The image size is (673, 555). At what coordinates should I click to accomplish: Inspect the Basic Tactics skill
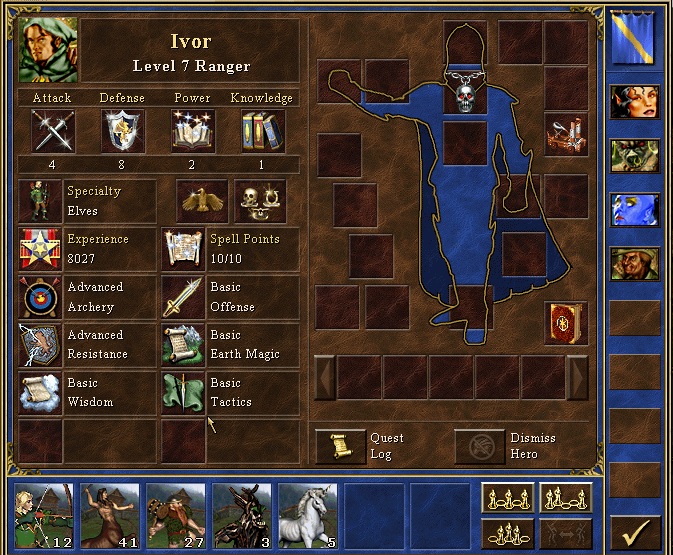pos(183,392)
